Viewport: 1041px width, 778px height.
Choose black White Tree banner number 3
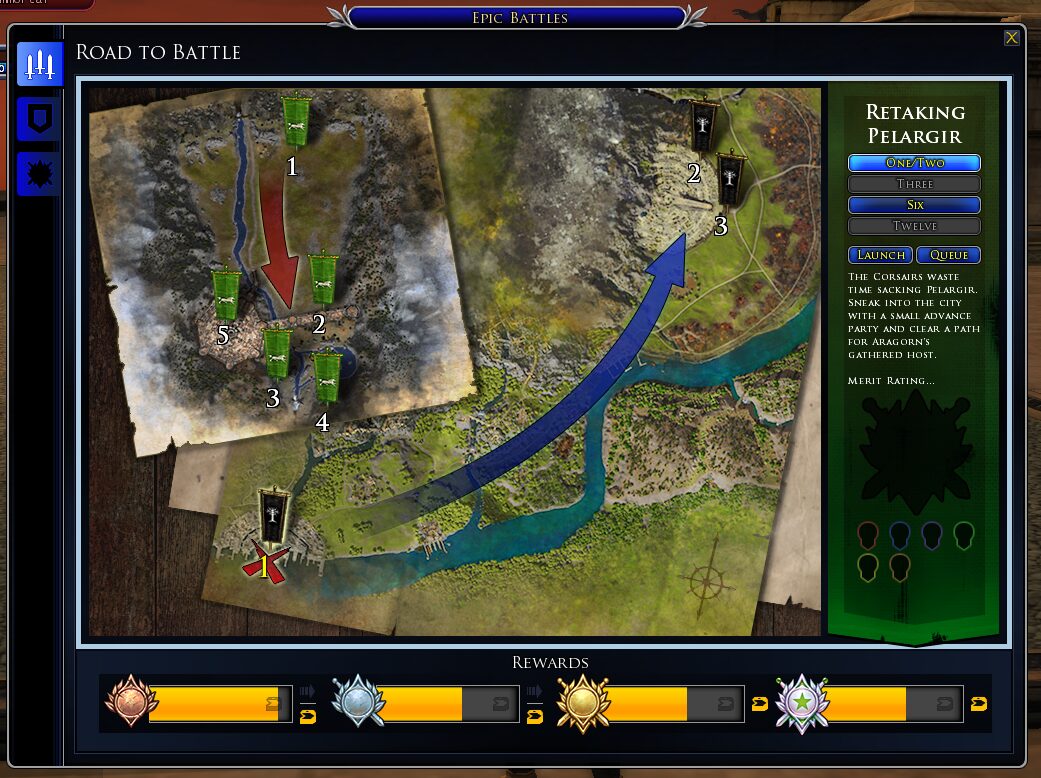[x=731, y=178]
